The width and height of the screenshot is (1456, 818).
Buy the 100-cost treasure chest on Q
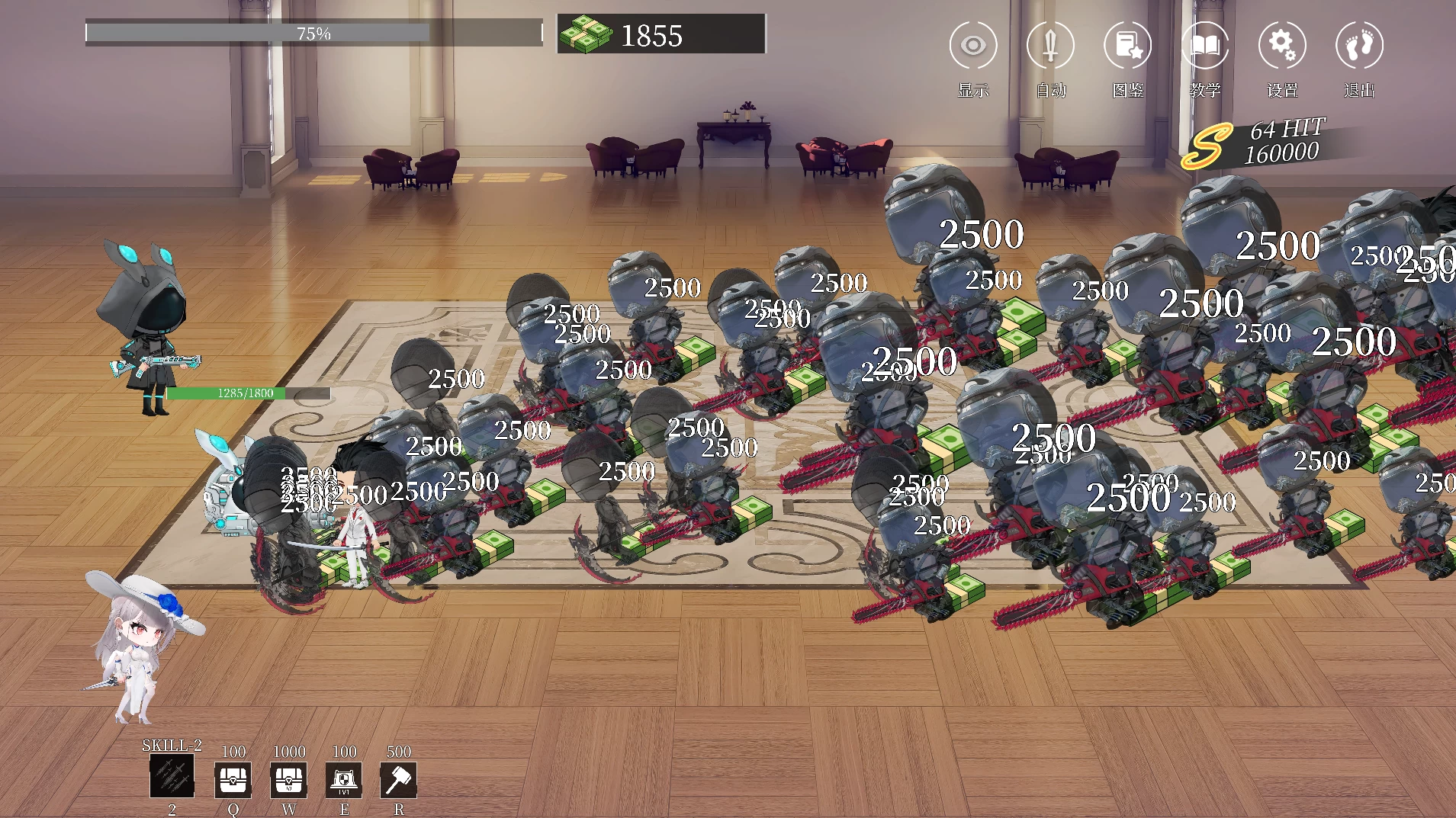coord(233,779)
